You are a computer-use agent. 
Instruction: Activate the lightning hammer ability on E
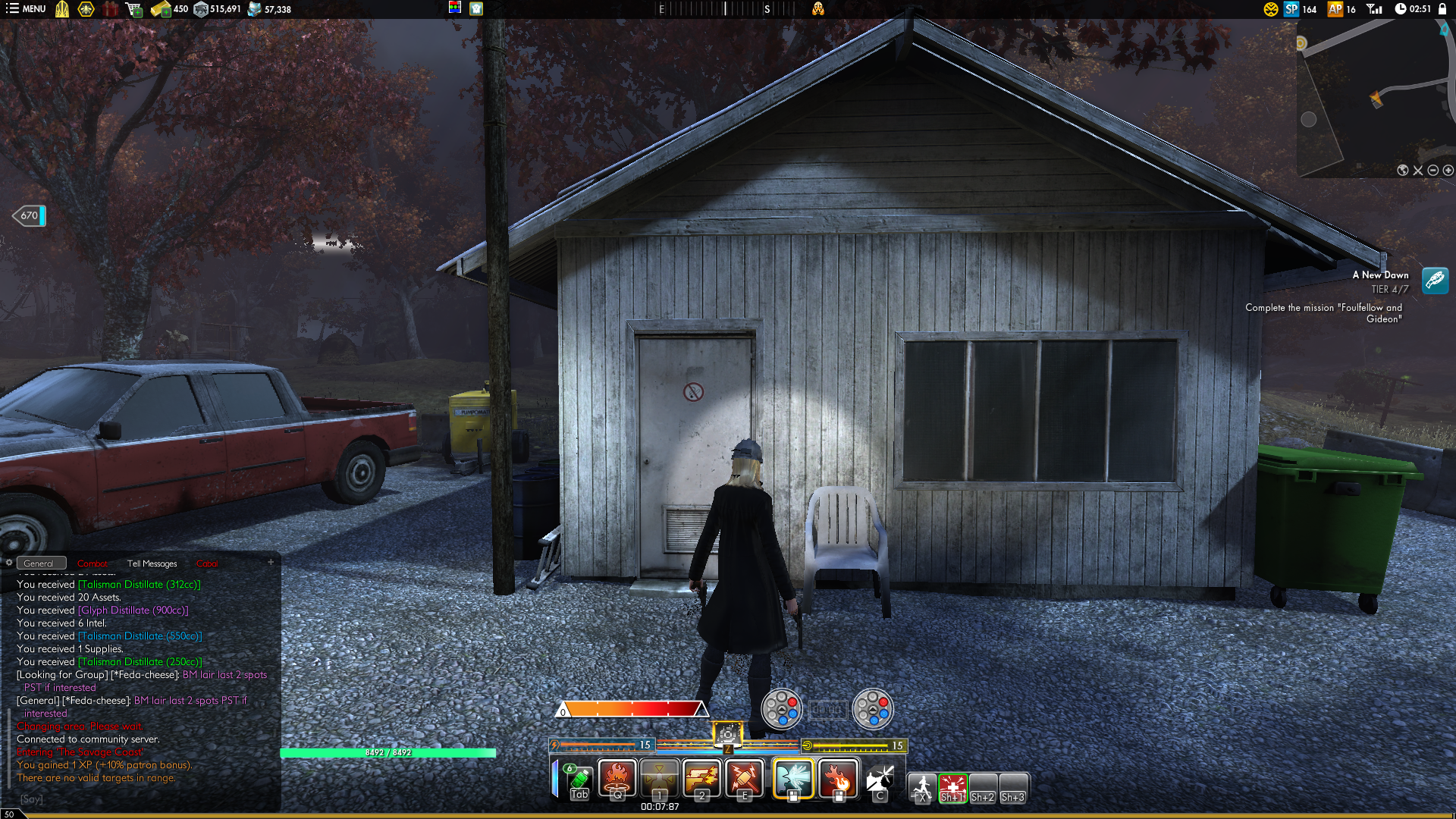(745, 779)
